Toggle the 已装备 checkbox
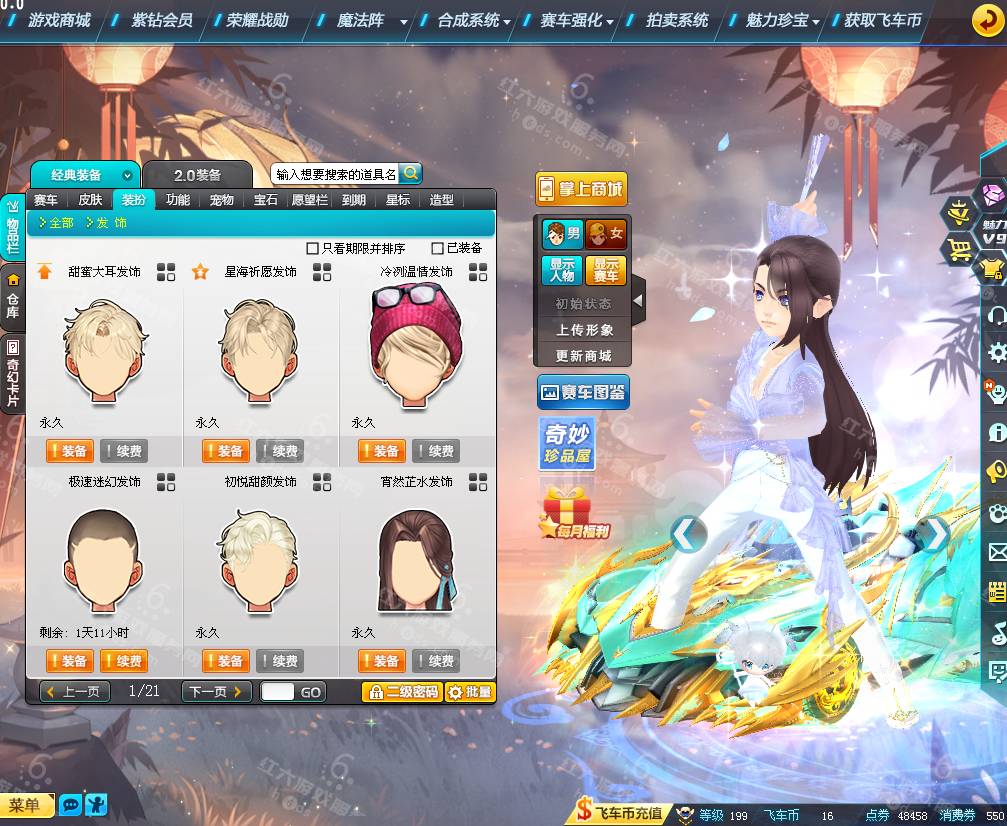This screenshot has width=1007, height=826. [x=438, y=248]
